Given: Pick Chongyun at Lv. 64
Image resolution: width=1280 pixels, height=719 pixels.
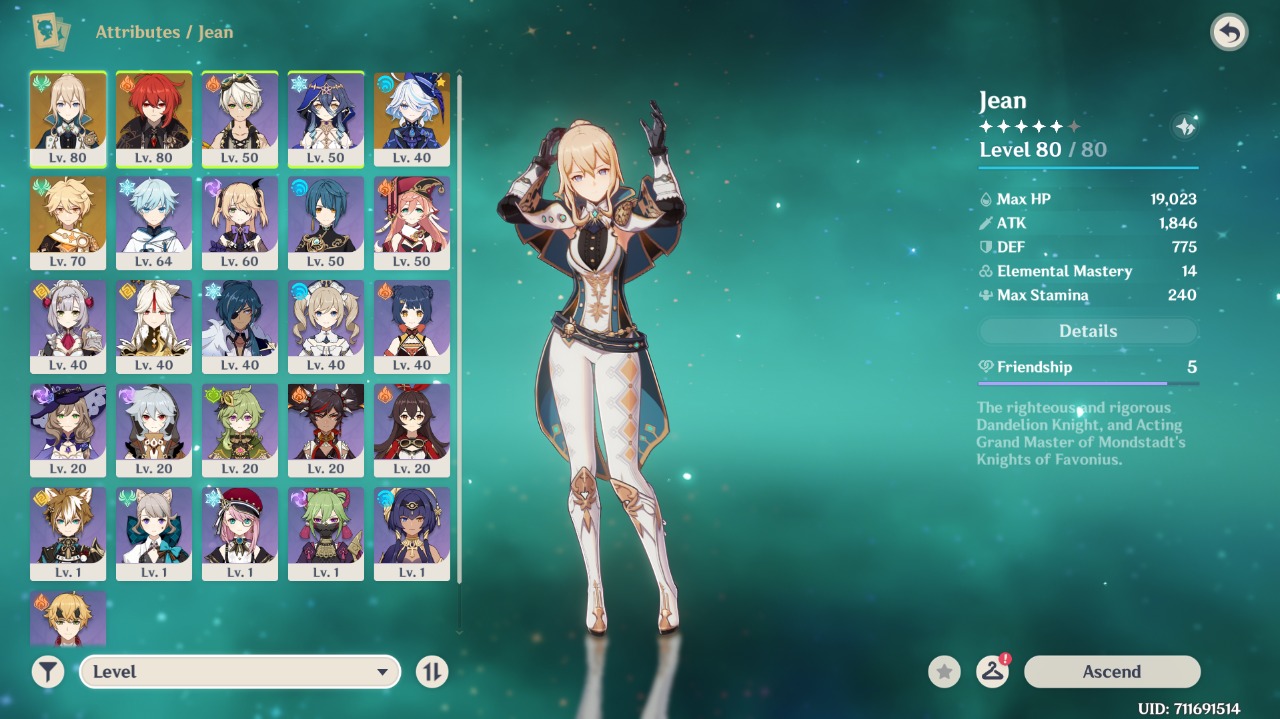Looking at the screenshot, I should click(x=154, y=222).
